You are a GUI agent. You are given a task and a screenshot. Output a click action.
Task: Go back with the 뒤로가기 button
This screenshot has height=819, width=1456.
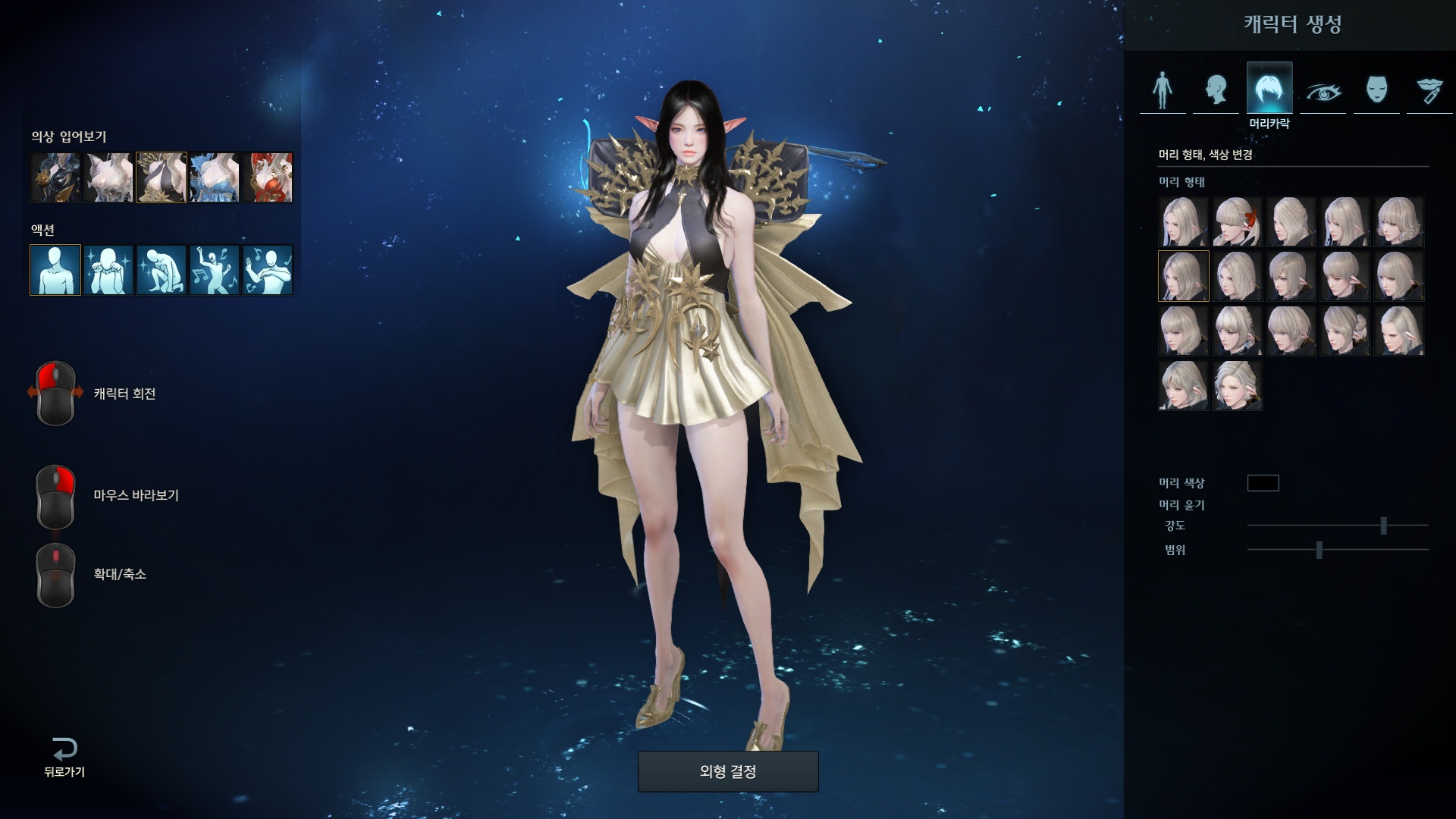click(x=64, y=758)
